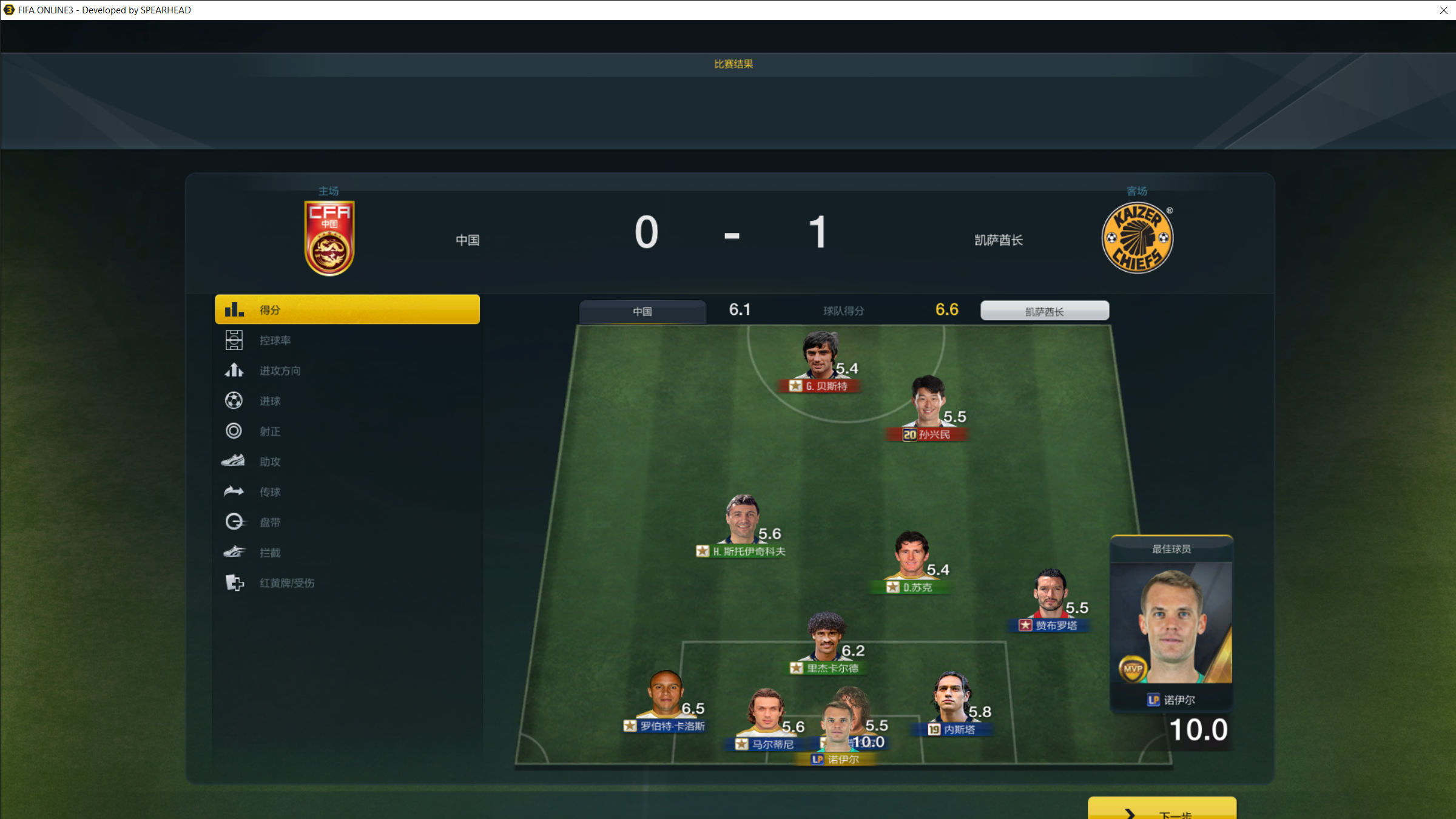This screenshot has width=1456, height=819.
Task: View the 进球 goals list
Action: coord(270,401)
